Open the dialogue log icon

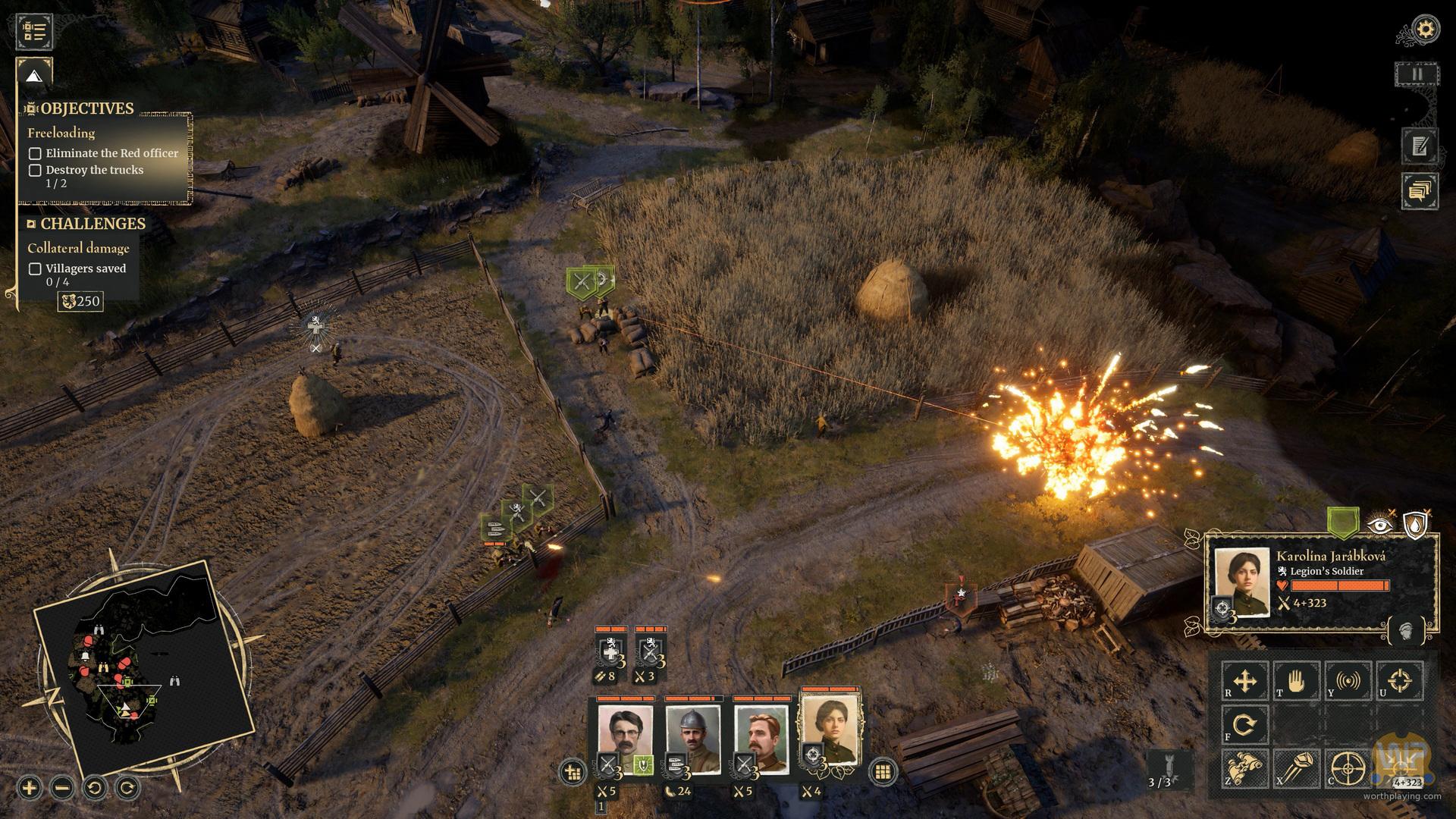(1420, 190)
